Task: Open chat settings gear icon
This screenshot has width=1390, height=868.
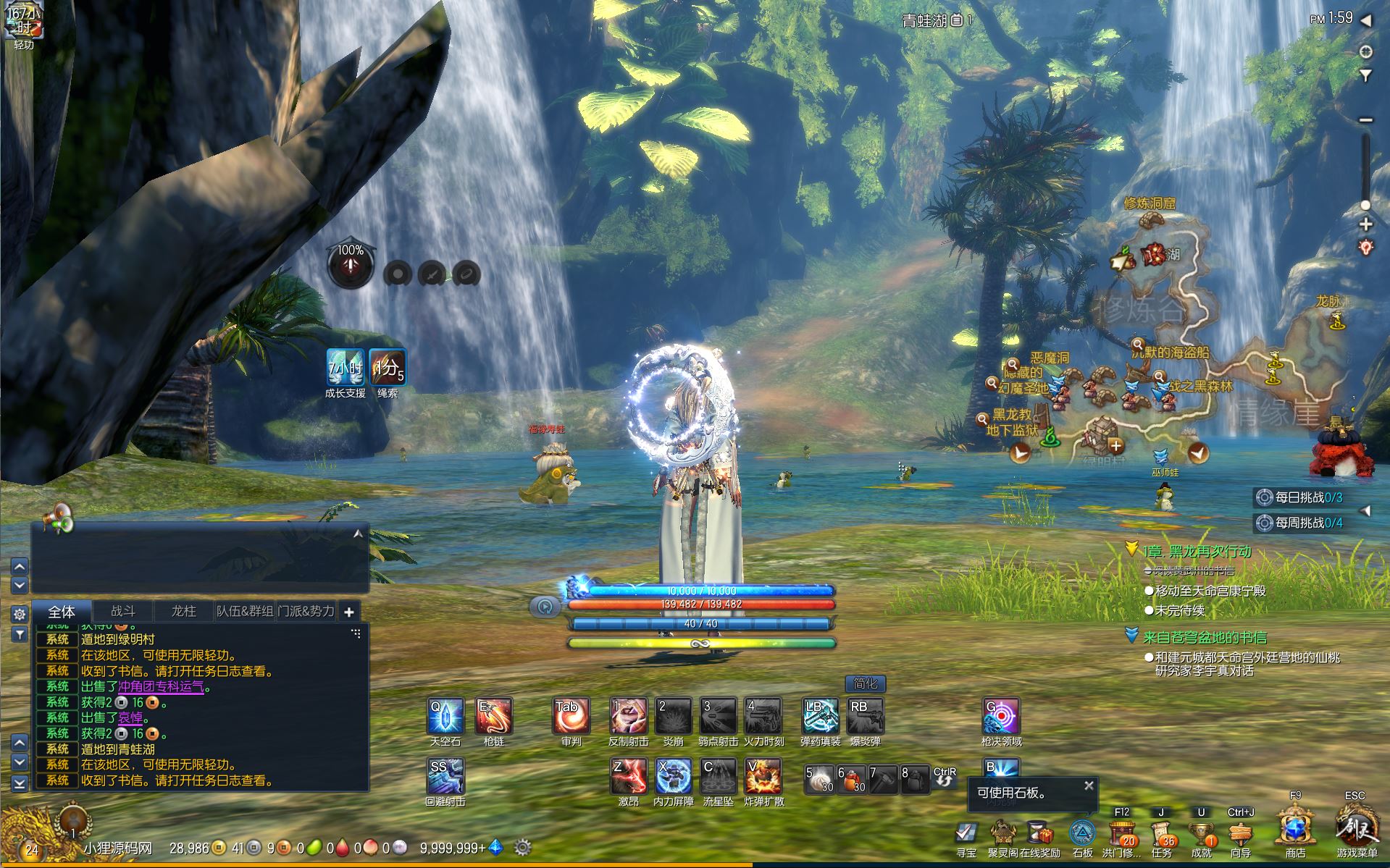Action: tap(20, 614)
